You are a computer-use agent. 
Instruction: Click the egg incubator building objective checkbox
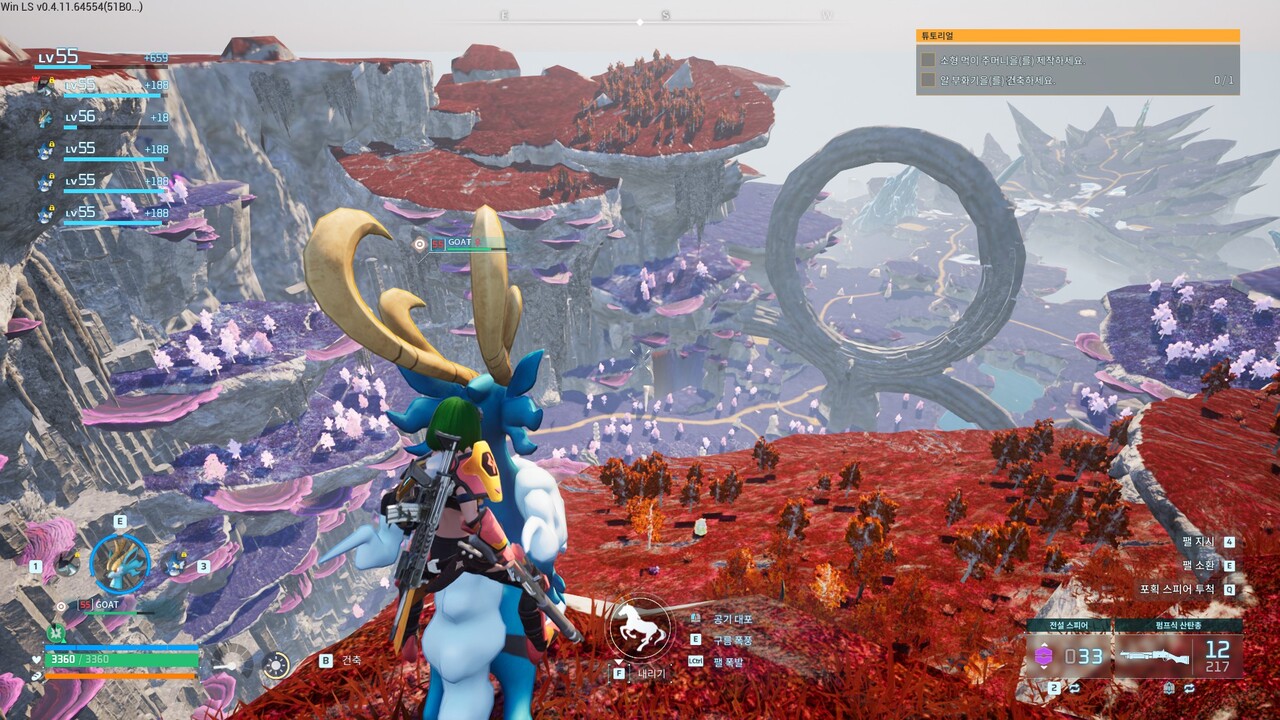[x=928, y=80]
